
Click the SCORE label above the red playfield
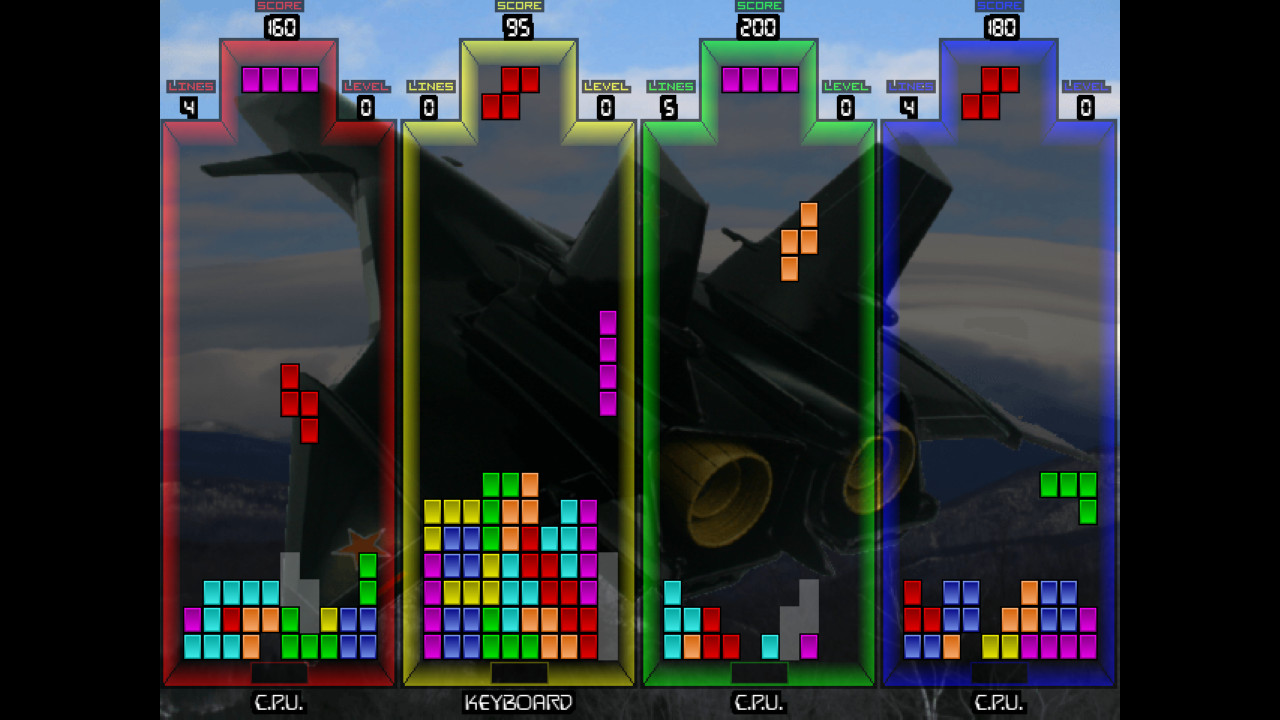point(278,5)
